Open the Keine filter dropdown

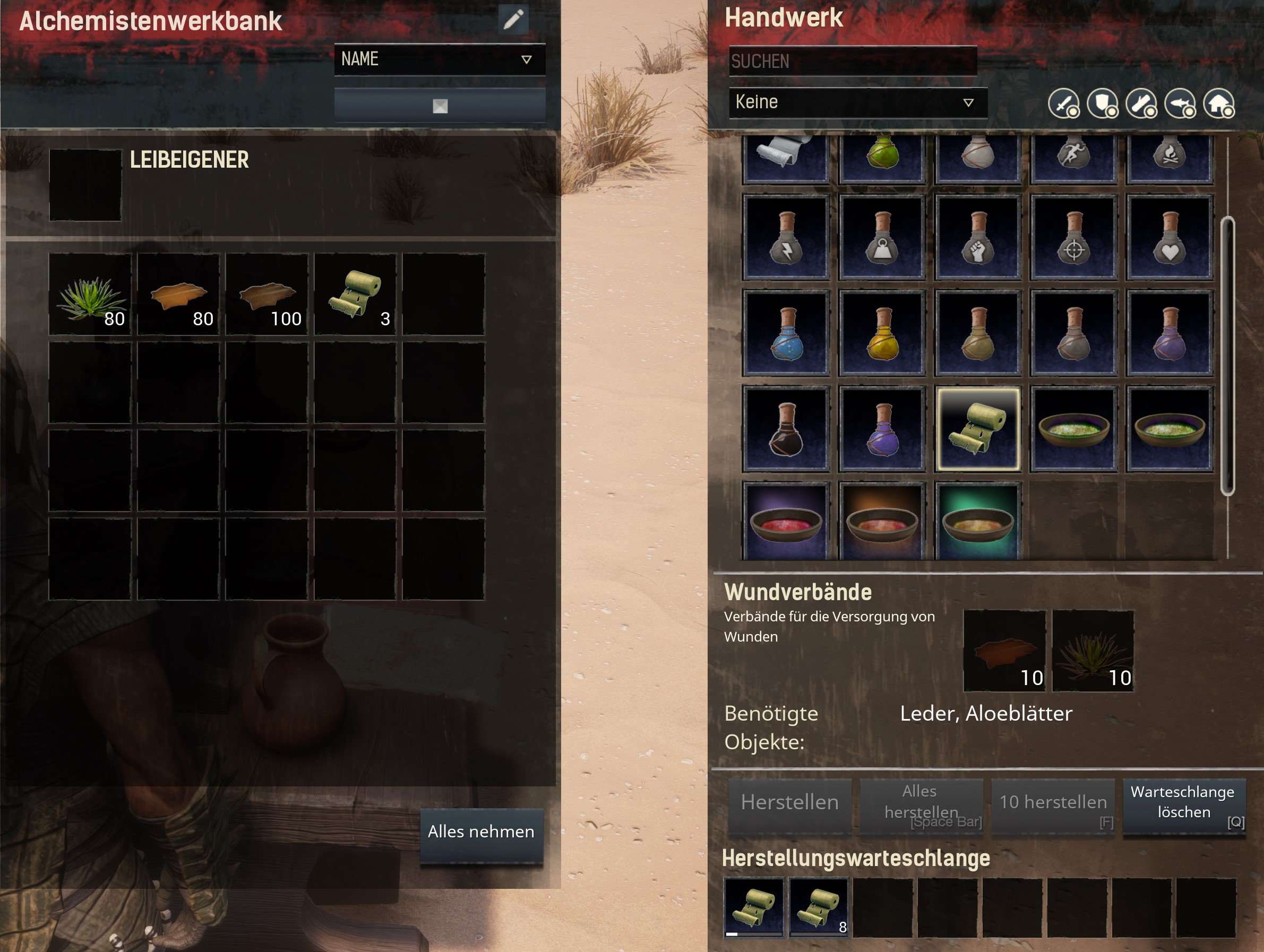(x=857, y=102)
